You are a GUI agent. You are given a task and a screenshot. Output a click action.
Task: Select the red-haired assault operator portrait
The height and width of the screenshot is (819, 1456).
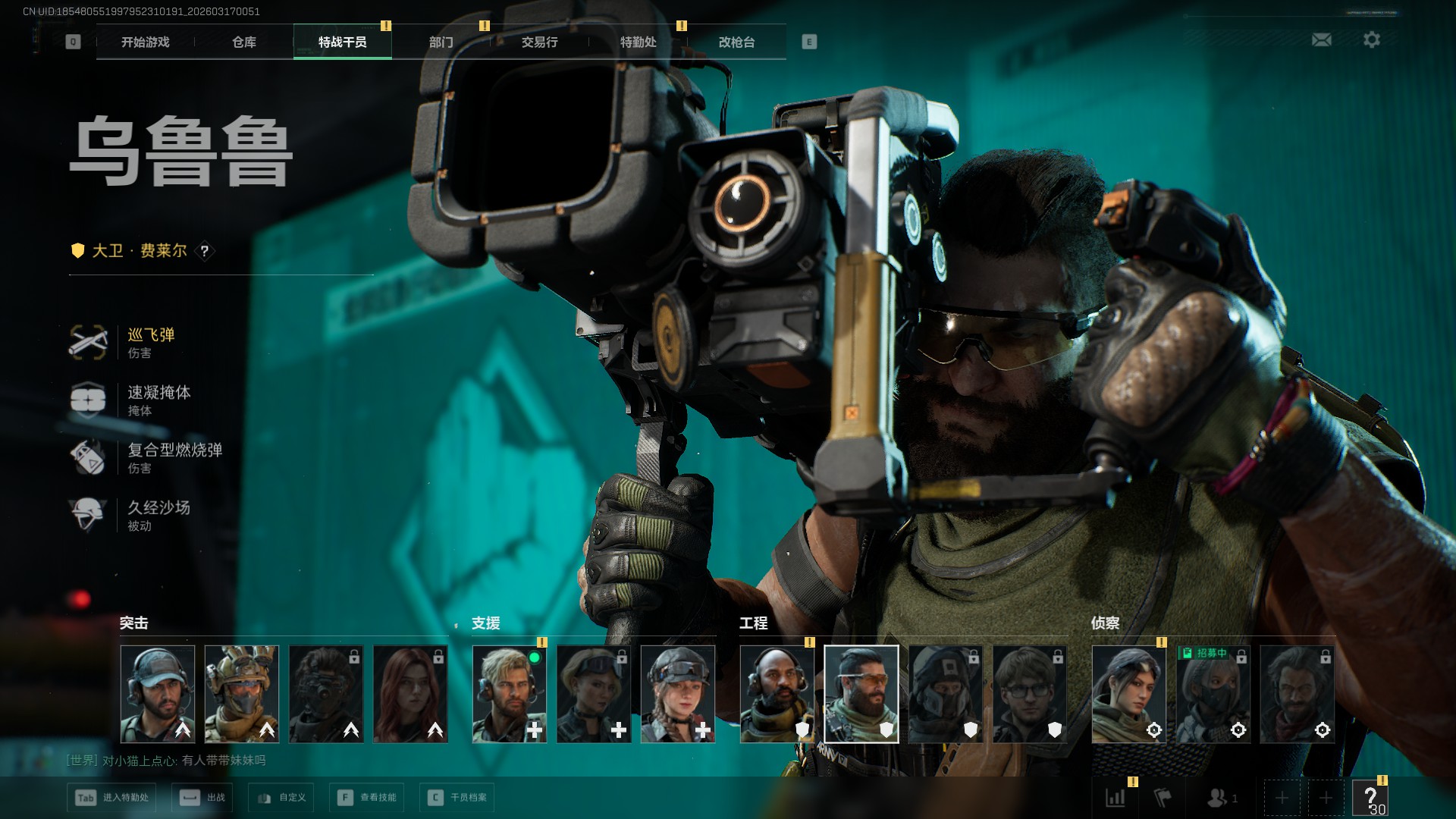tap(410, 694)
